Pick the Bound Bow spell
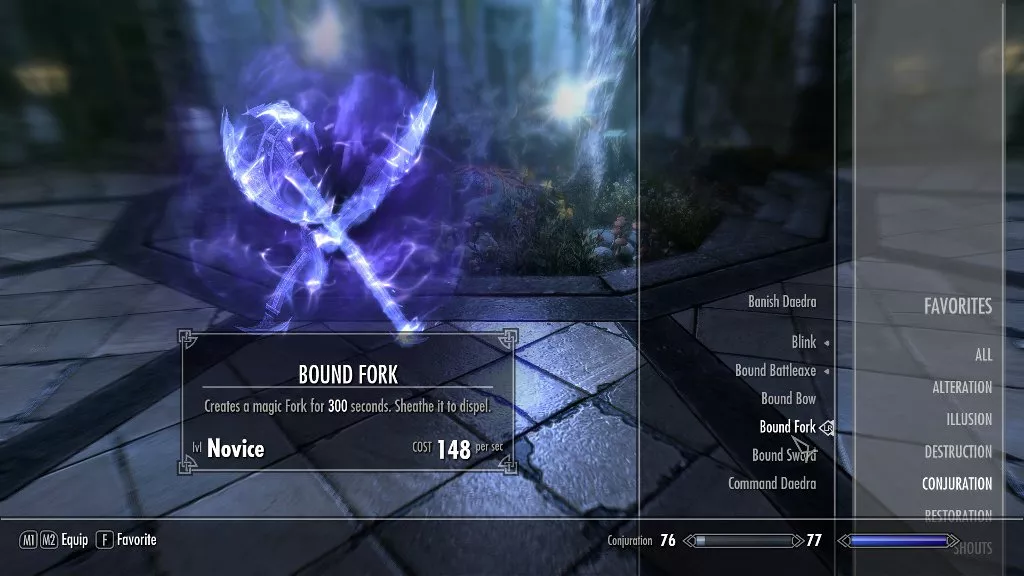Viewport: 1024px width, 576px height. coord(788,398)
